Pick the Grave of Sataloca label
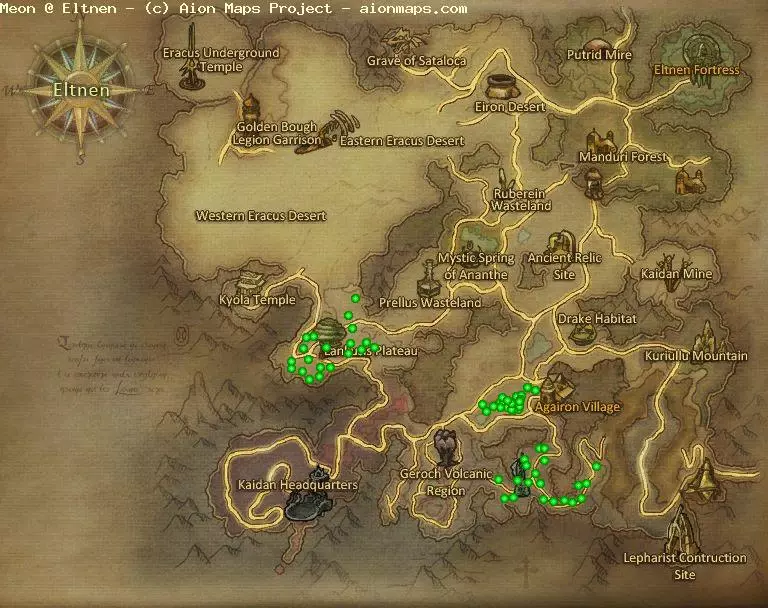Viewport: 768px width, 608px height. (x=416, y=61)
